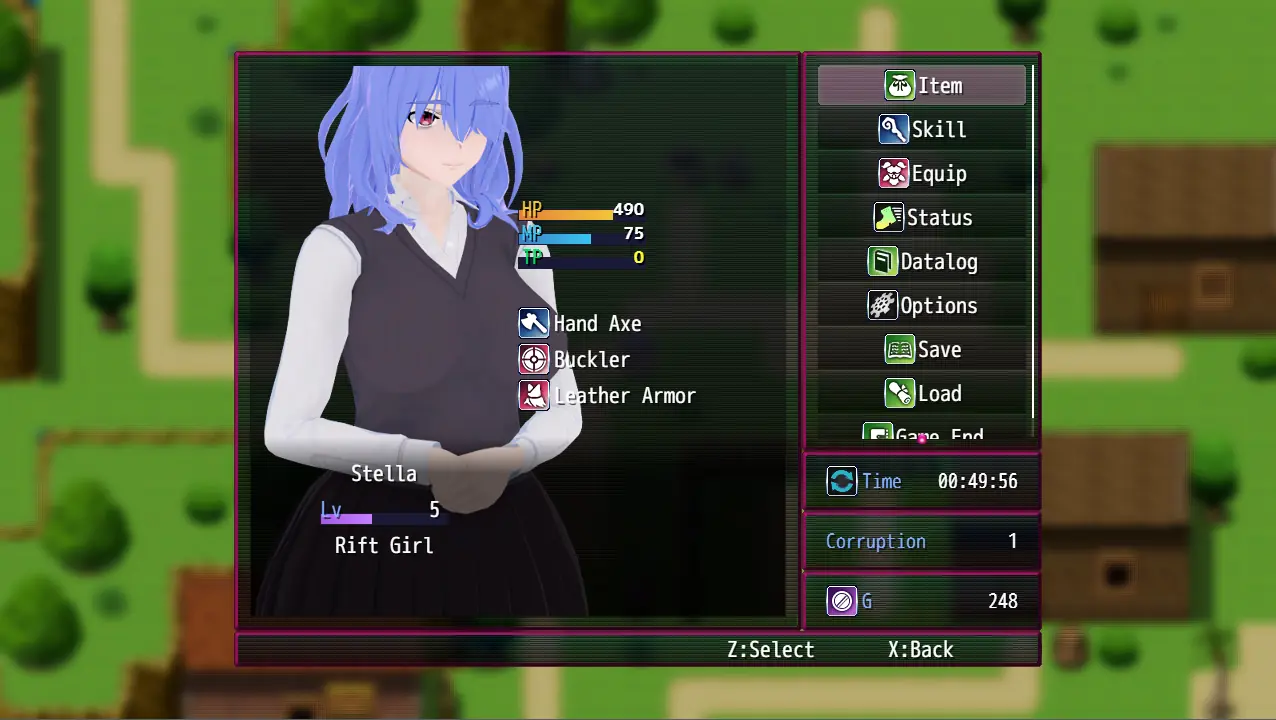
Task: Open the Item menu
Action: [922, 86]
